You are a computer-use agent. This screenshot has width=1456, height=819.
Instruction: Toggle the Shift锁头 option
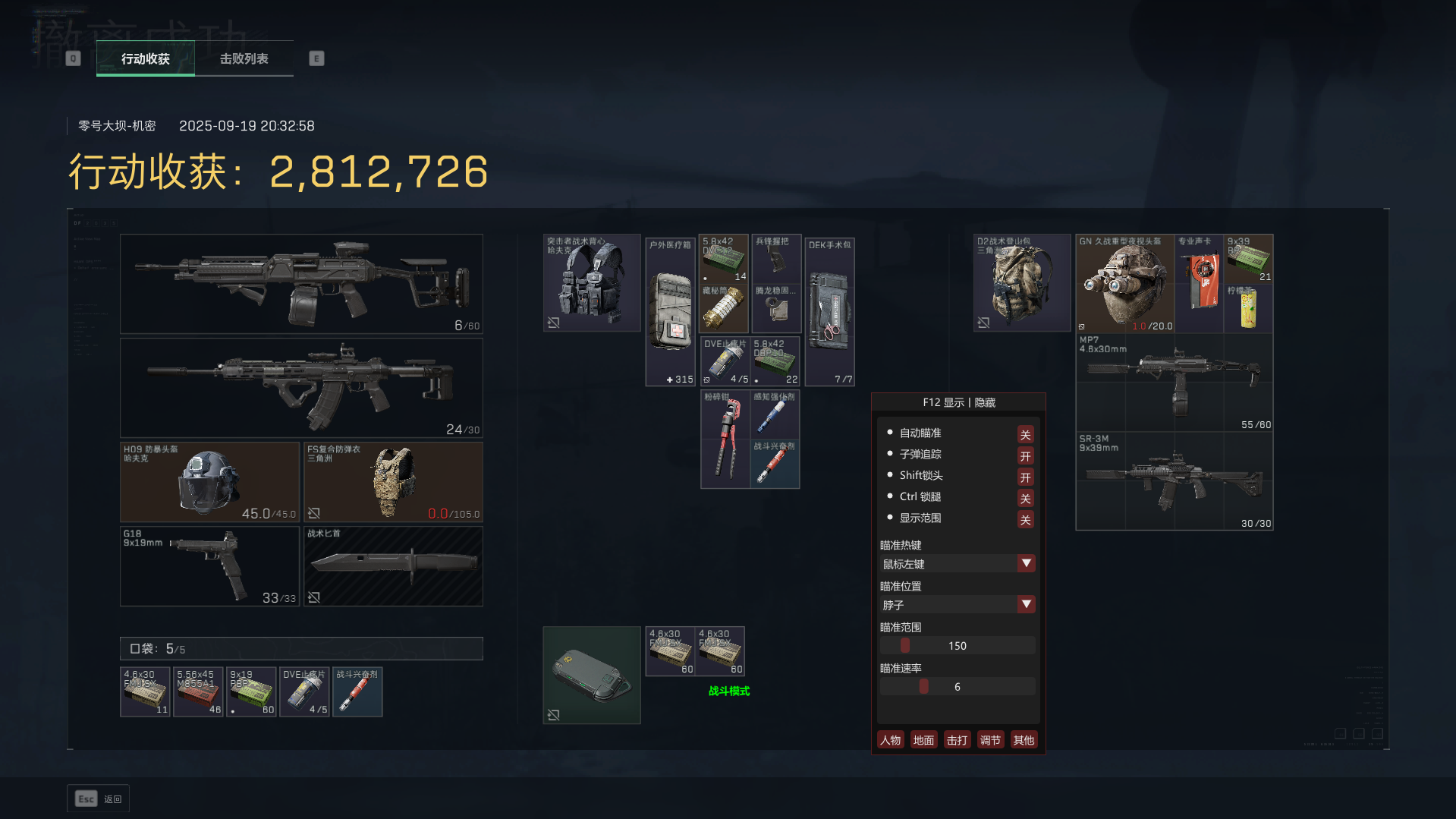coord(1025,477)
